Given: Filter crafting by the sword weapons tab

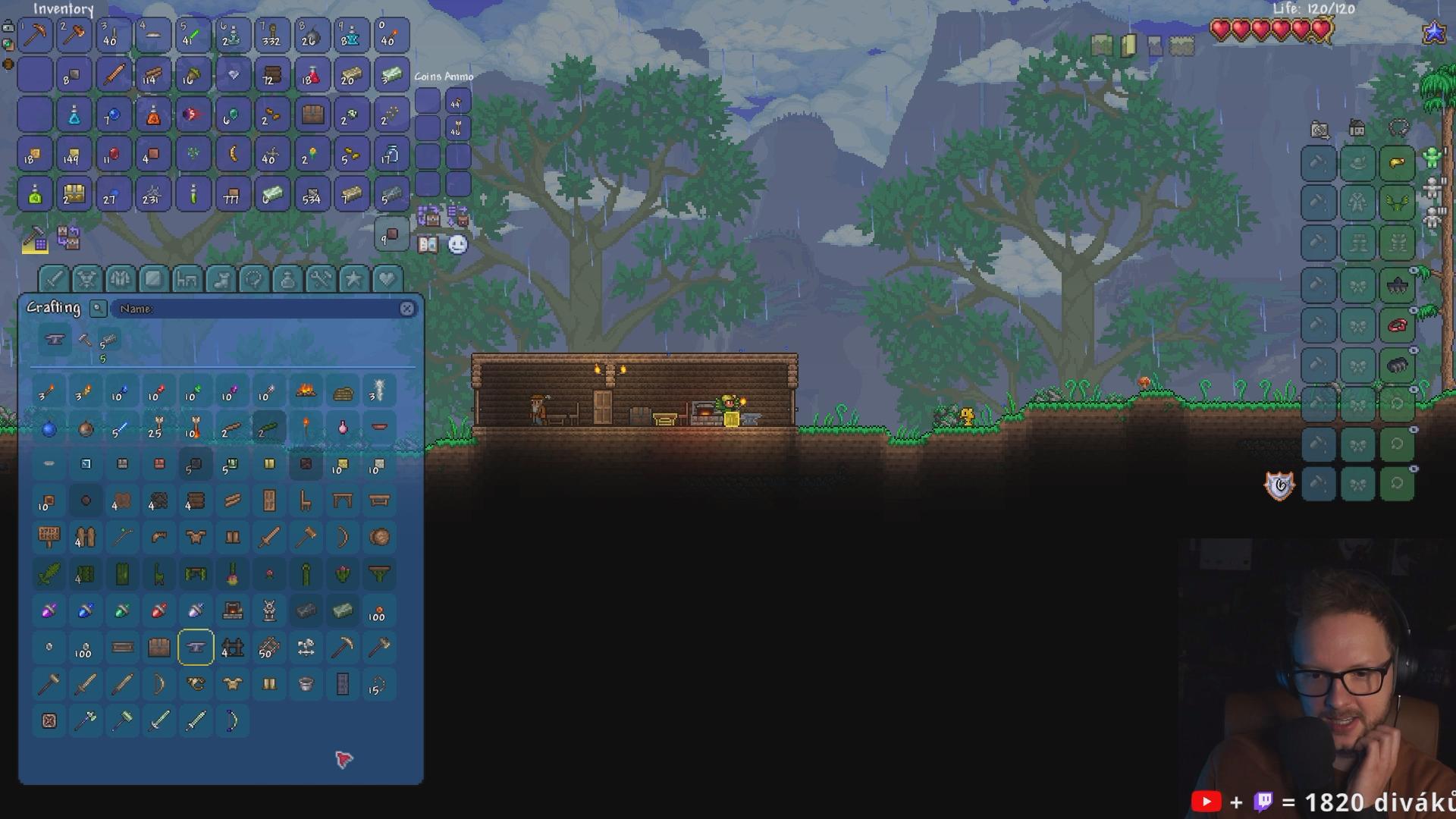Looking at the screenshot, I should (53, 279).
